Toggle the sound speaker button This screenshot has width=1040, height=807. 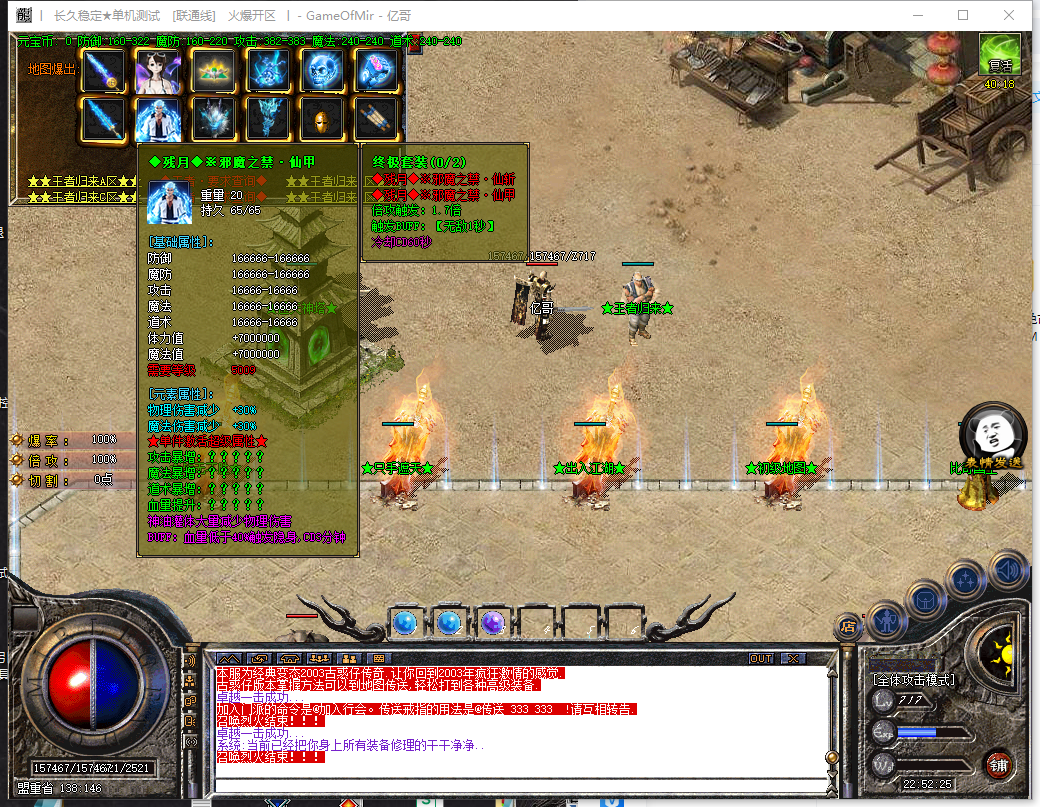click(1008, 570)
